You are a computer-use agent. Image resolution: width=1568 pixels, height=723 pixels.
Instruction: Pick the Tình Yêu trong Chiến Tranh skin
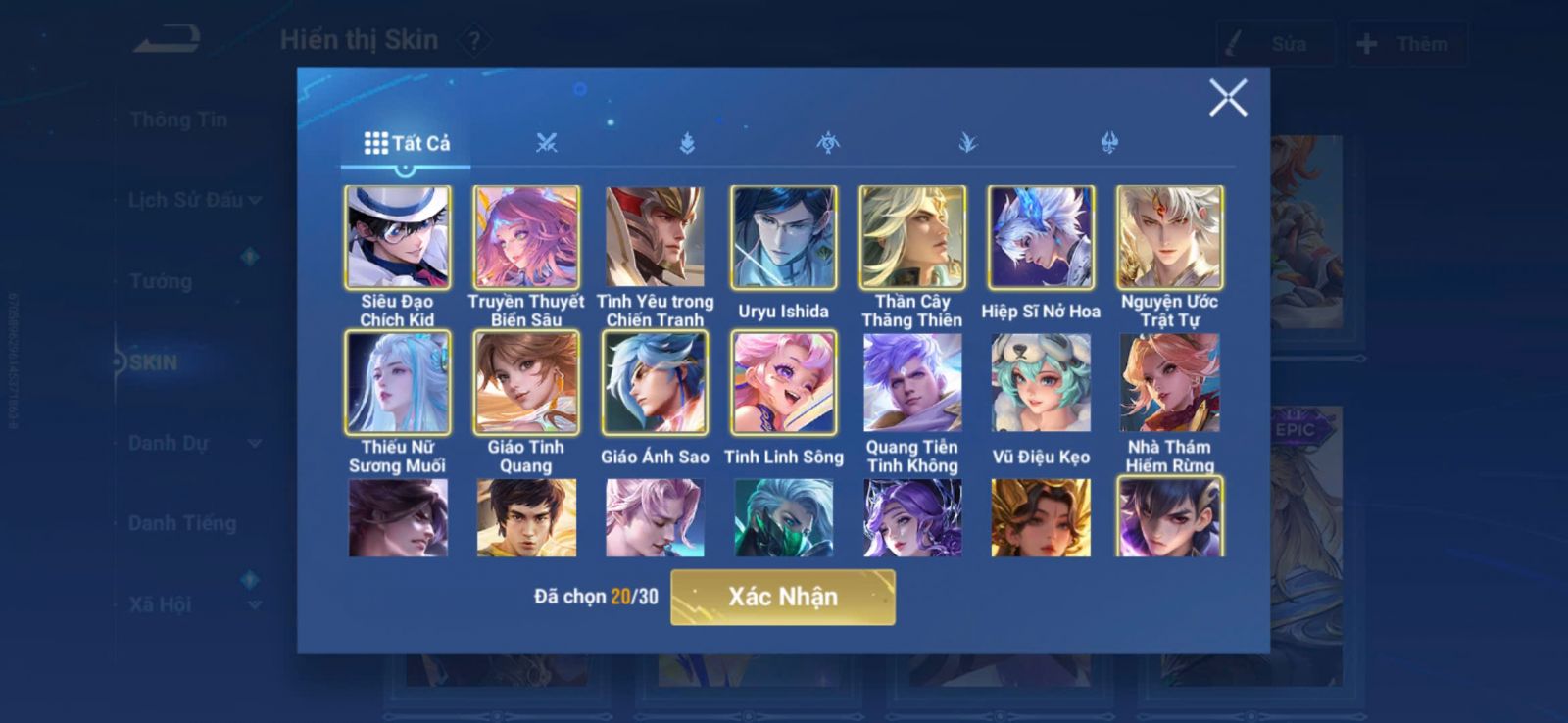[655, 237]
